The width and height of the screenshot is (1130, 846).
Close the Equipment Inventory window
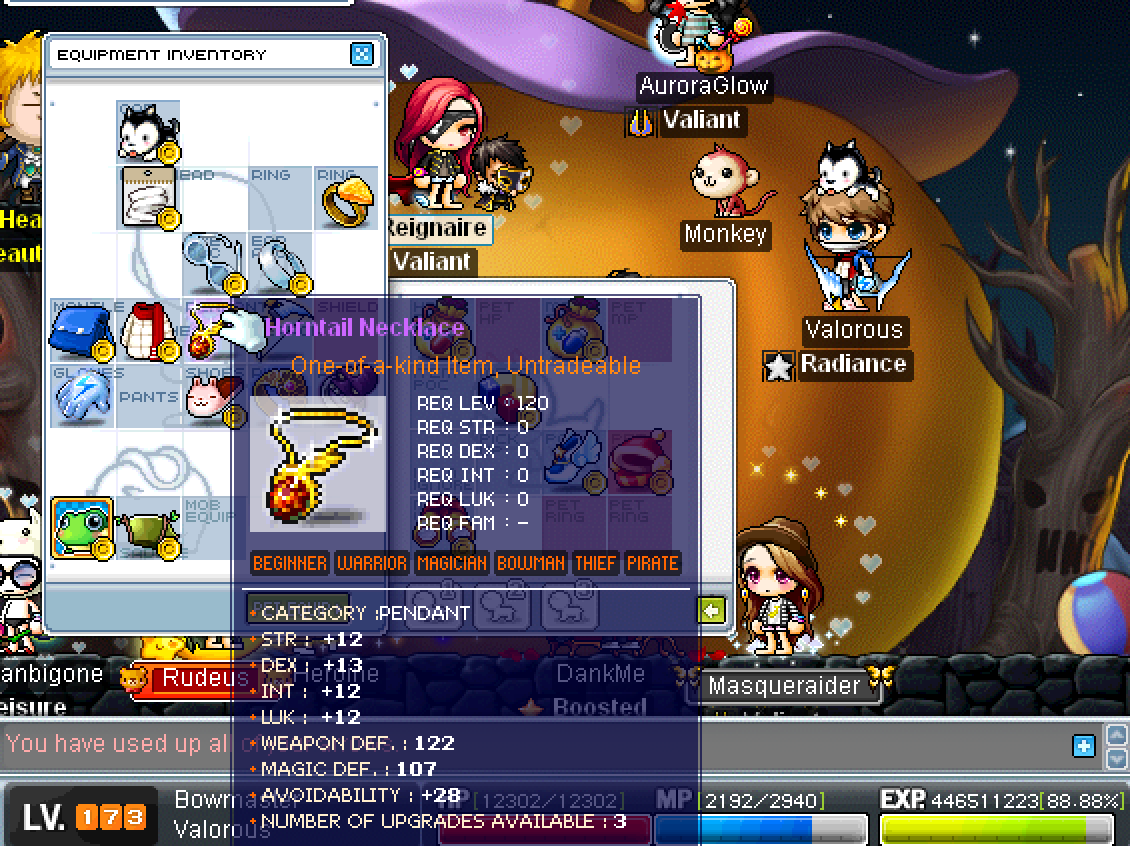[362, 54]
